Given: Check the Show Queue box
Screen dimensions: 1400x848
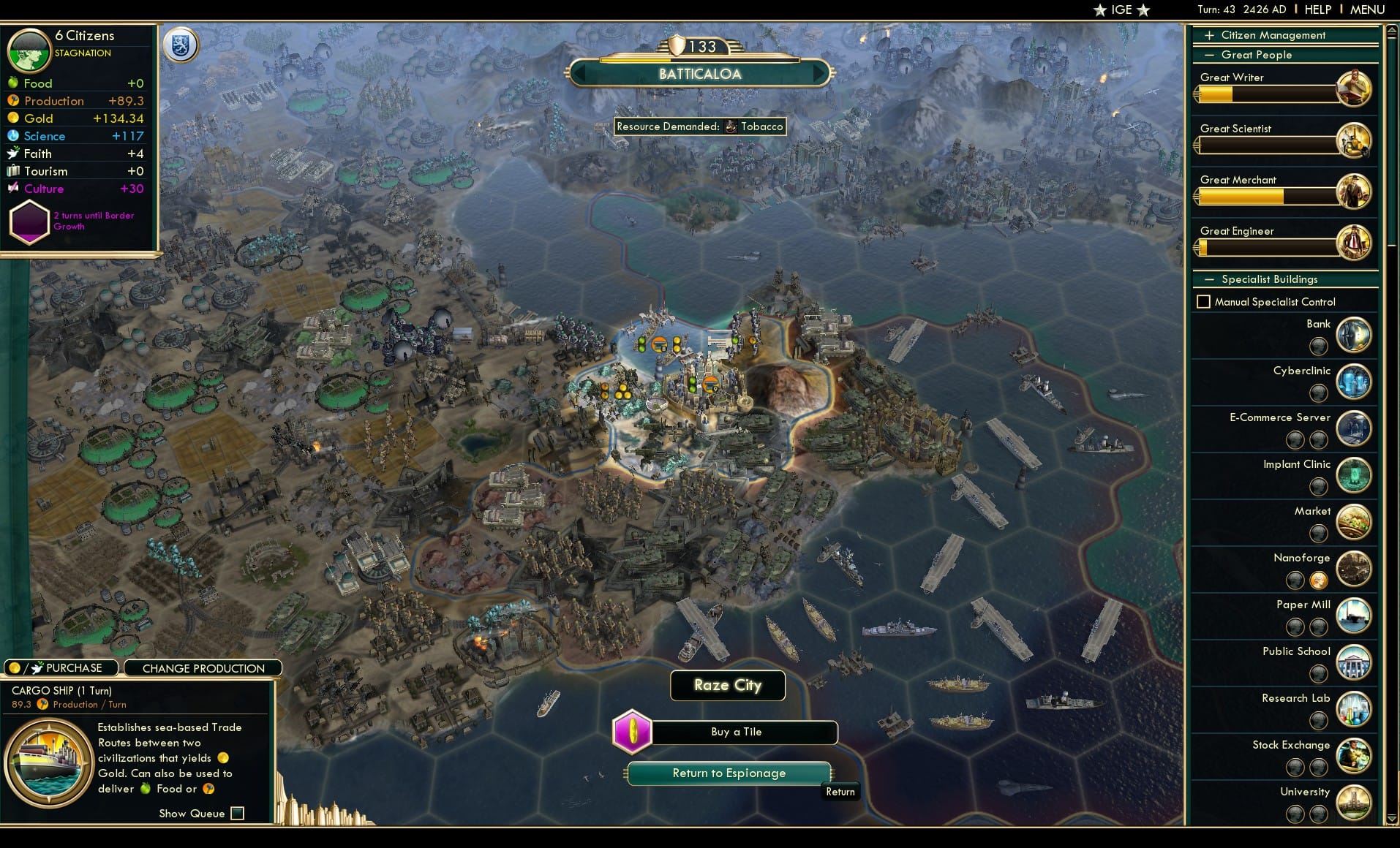Looking at the screenshot, I should point(237,813).
